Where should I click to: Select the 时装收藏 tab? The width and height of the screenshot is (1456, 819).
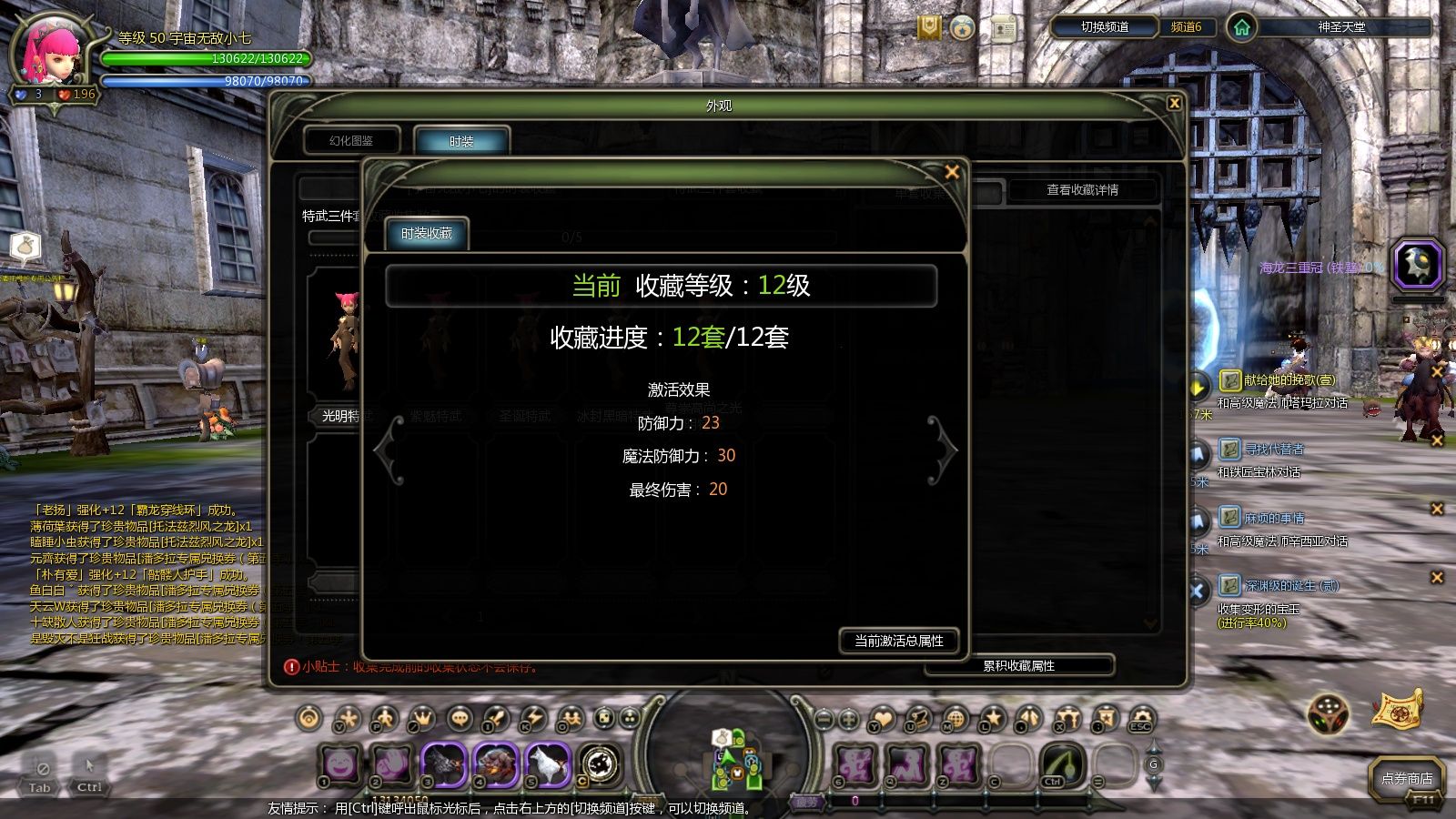tap(427, 234)
